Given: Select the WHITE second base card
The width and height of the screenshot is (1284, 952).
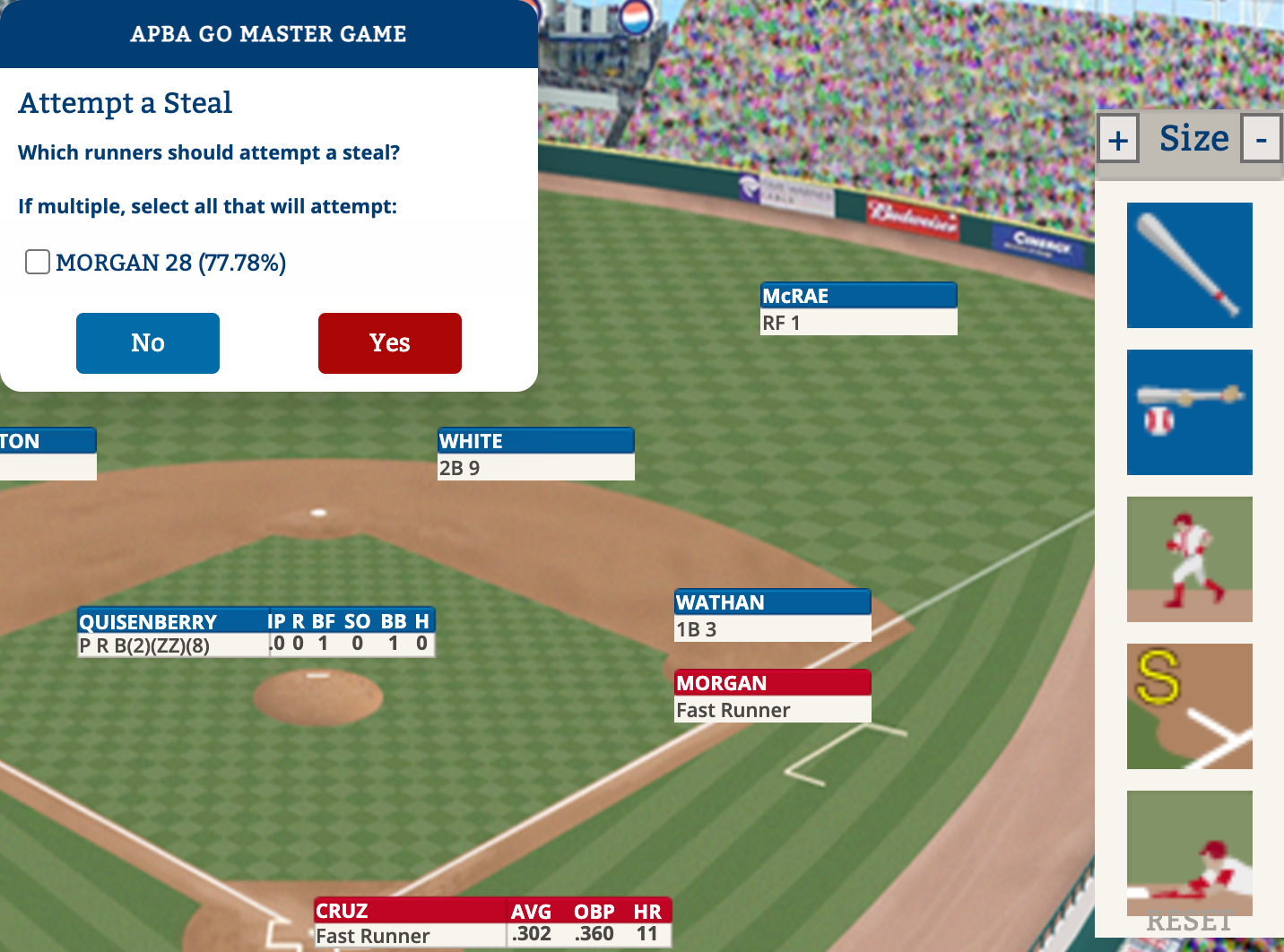Looking at the screenshot, I should 535,454.
